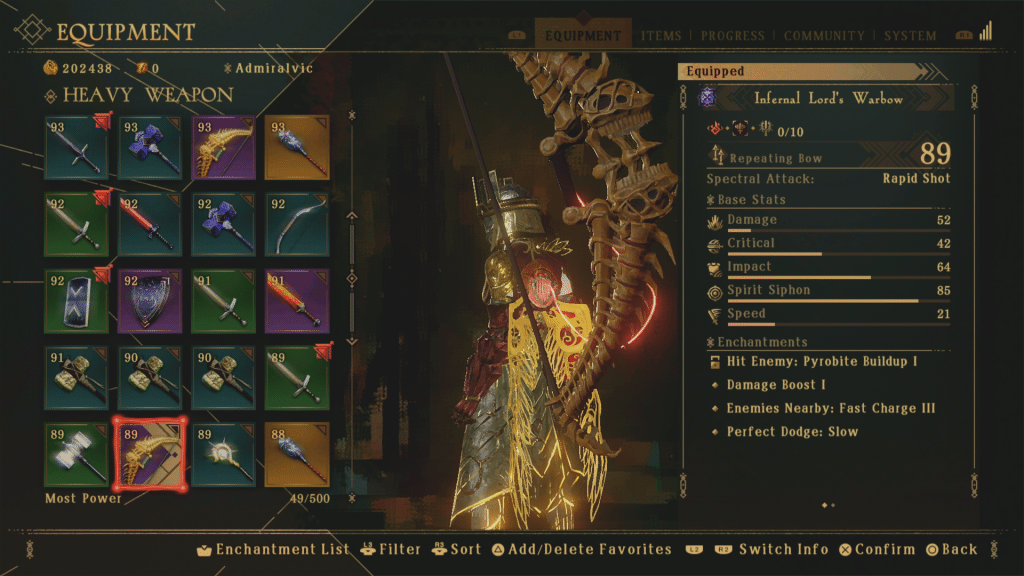1024x576 pixels.
Task: Choose the level 91 golden hammer slot
Action: pos(77,376)
